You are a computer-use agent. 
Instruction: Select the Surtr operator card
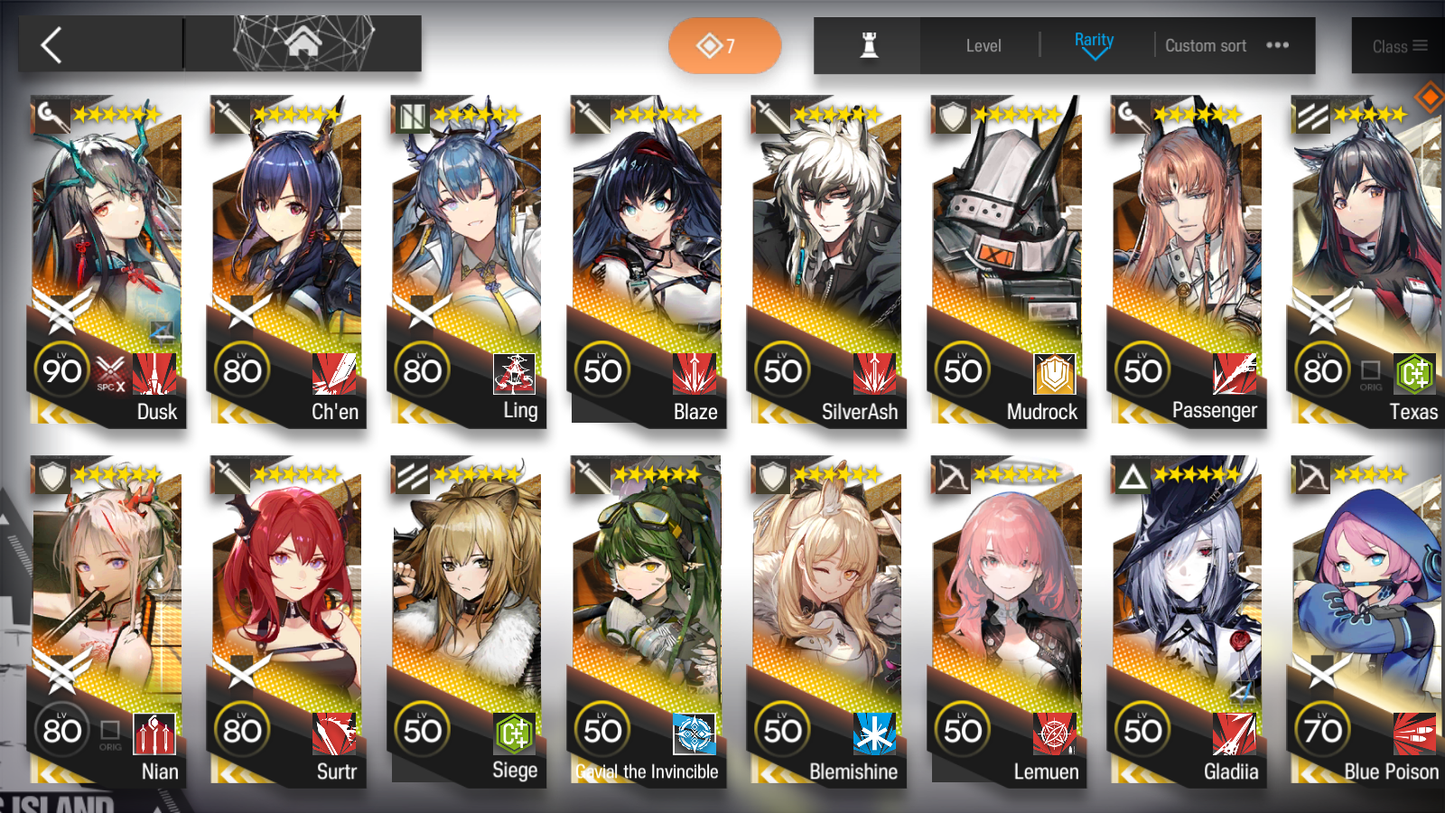[287, 620]
